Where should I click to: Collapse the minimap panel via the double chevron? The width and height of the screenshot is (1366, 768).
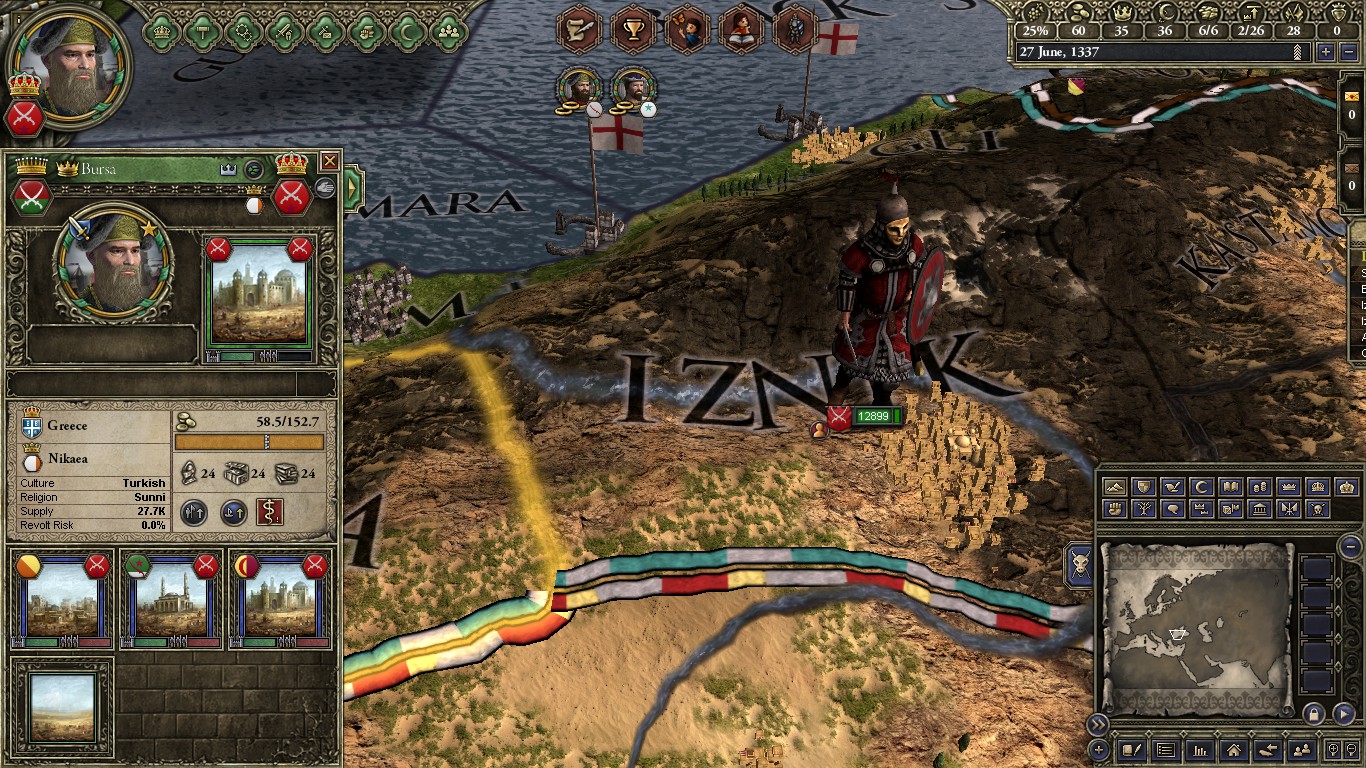(1098, 724)
